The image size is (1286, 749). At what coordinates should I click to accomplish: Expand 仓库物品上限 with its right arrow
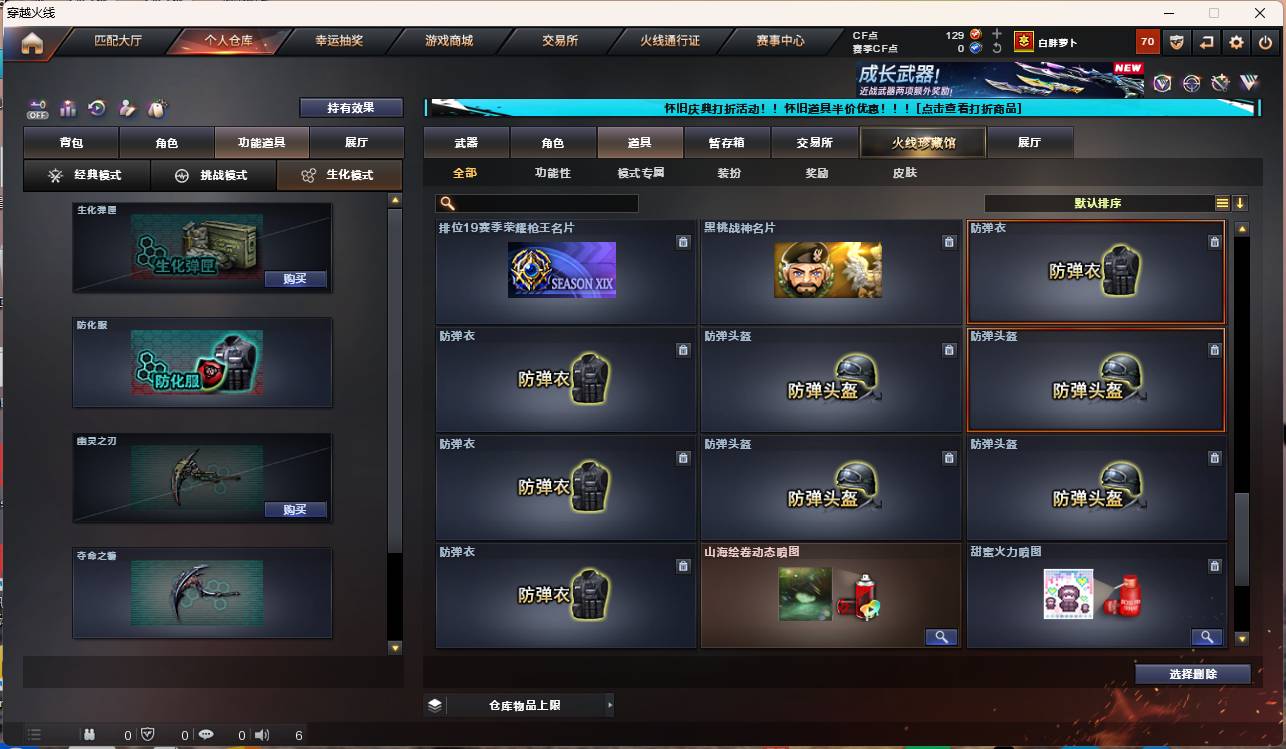point(610,705)
